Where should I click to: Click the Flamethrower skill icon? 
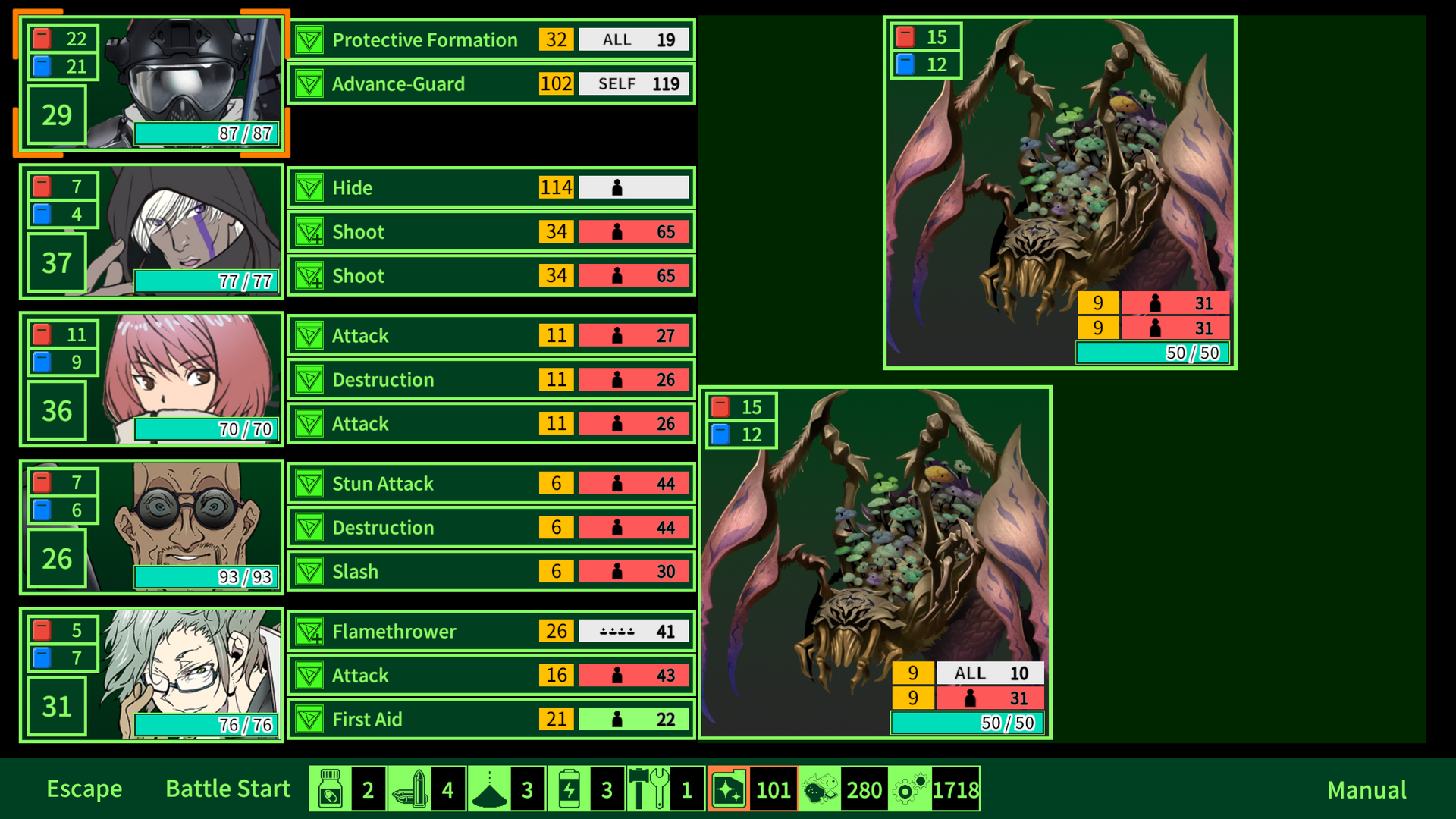pyautogui.click(x=309, y=631)
